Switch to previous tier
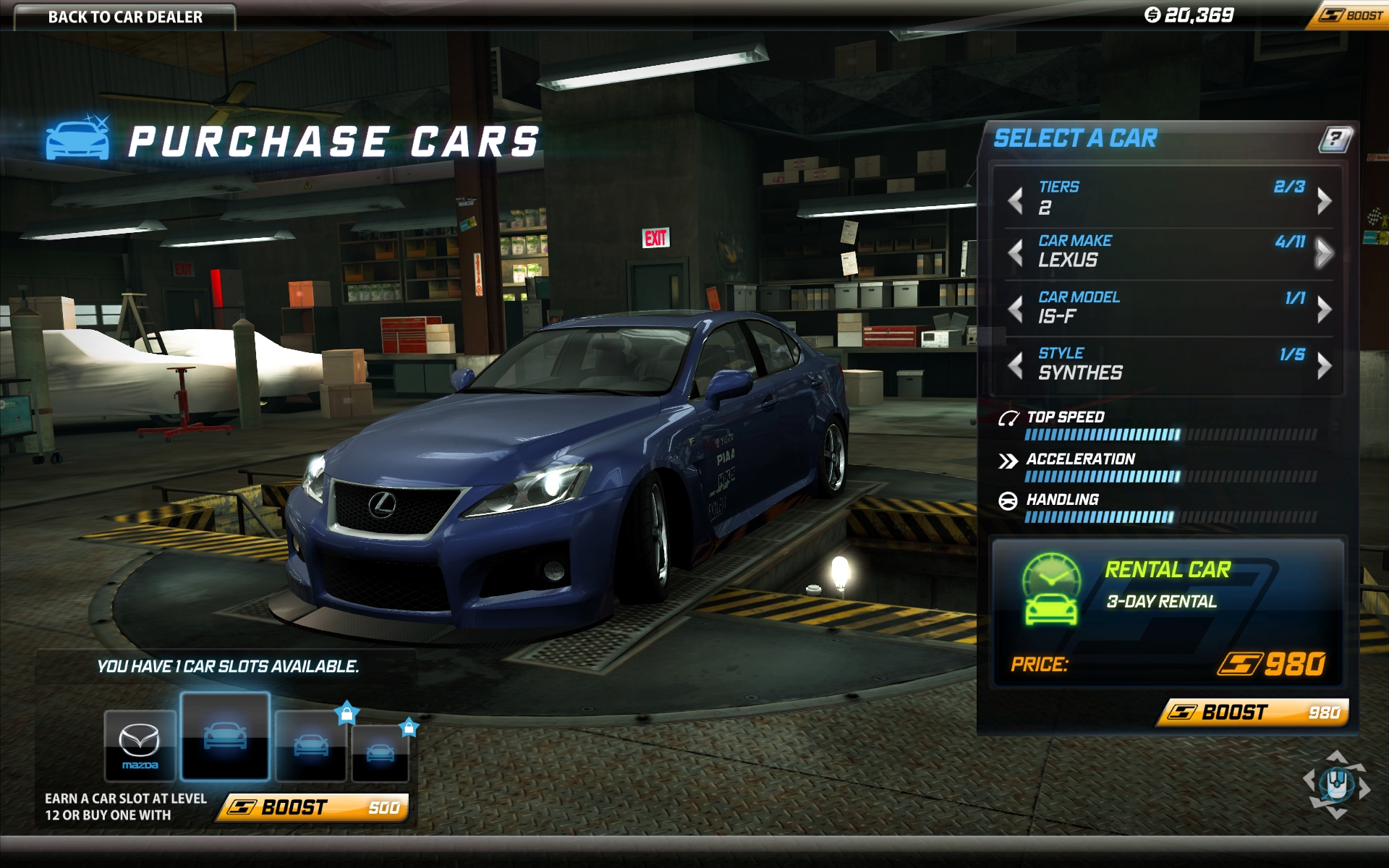Screen dimensions: 1389x868 pyautogui.click(x=1016, y=200)
